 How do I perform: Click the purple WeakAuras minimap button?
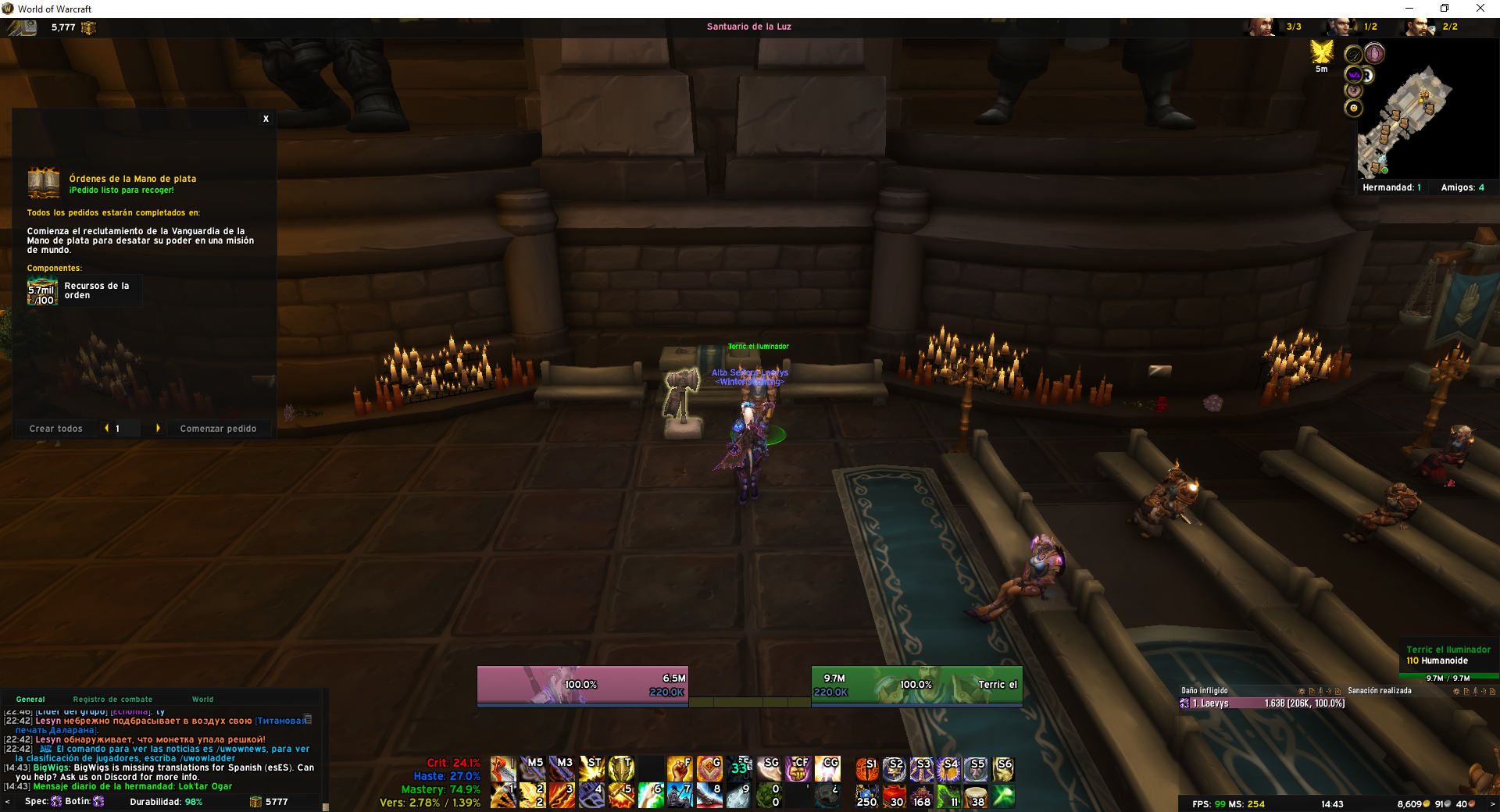[x=1354, y=75]
